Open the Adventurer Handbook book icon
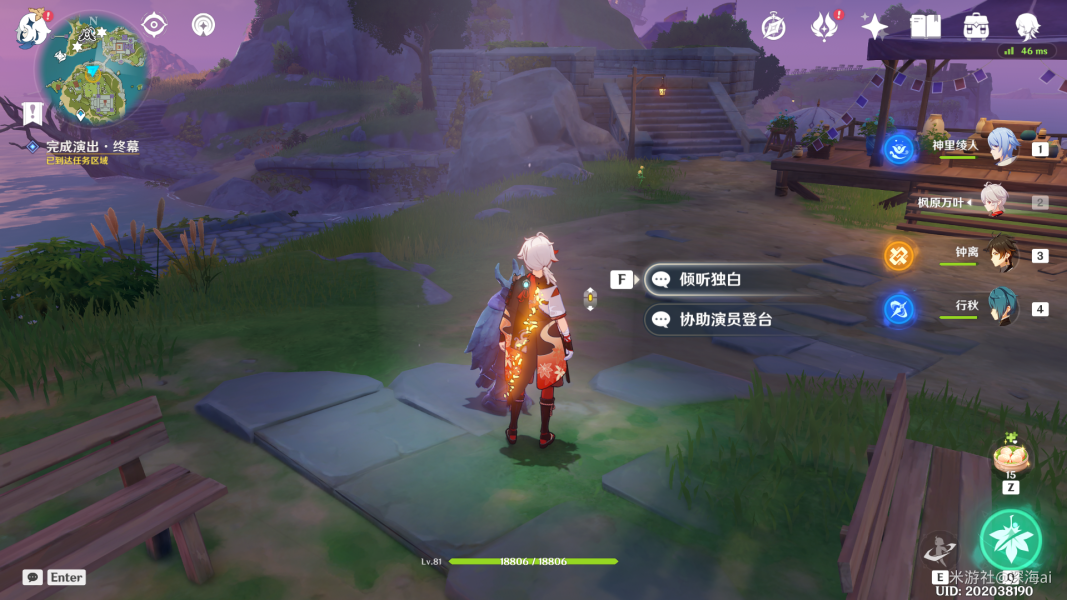 pos(925,27)
